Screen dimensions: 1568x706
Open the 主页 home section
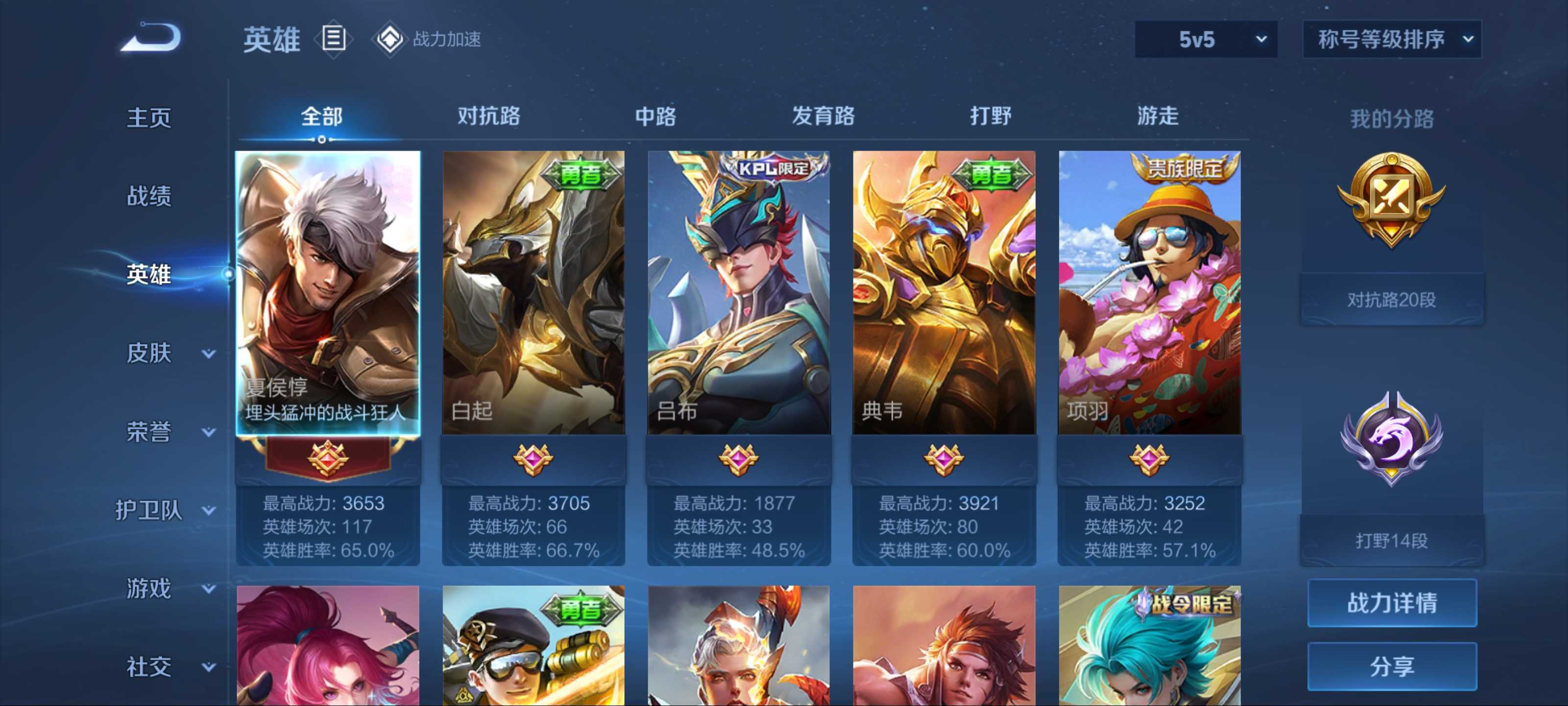[x=149, y=118]
